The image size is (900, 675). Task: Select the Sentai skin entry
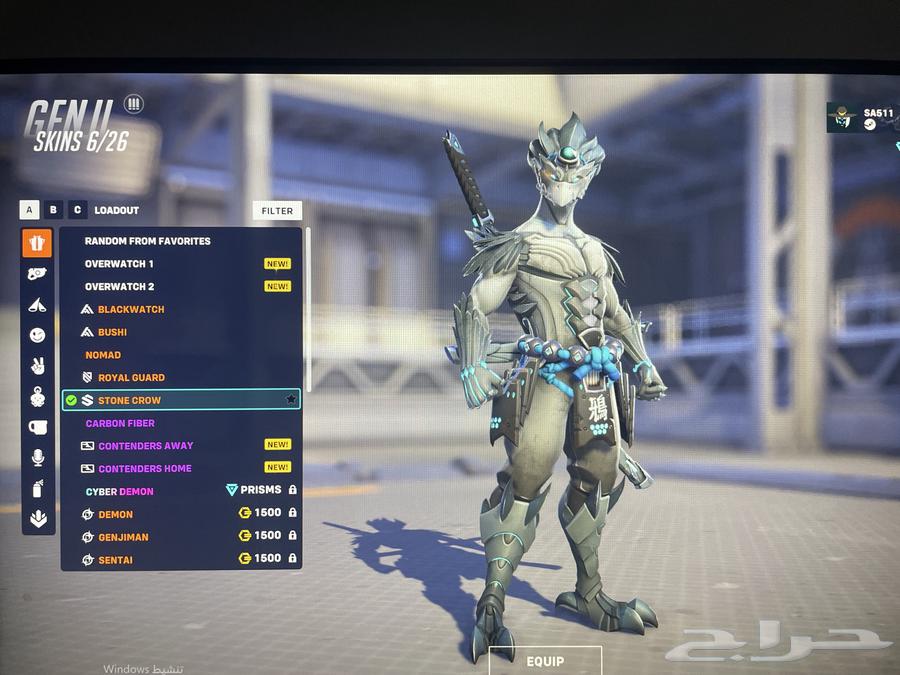pos(116,560)
